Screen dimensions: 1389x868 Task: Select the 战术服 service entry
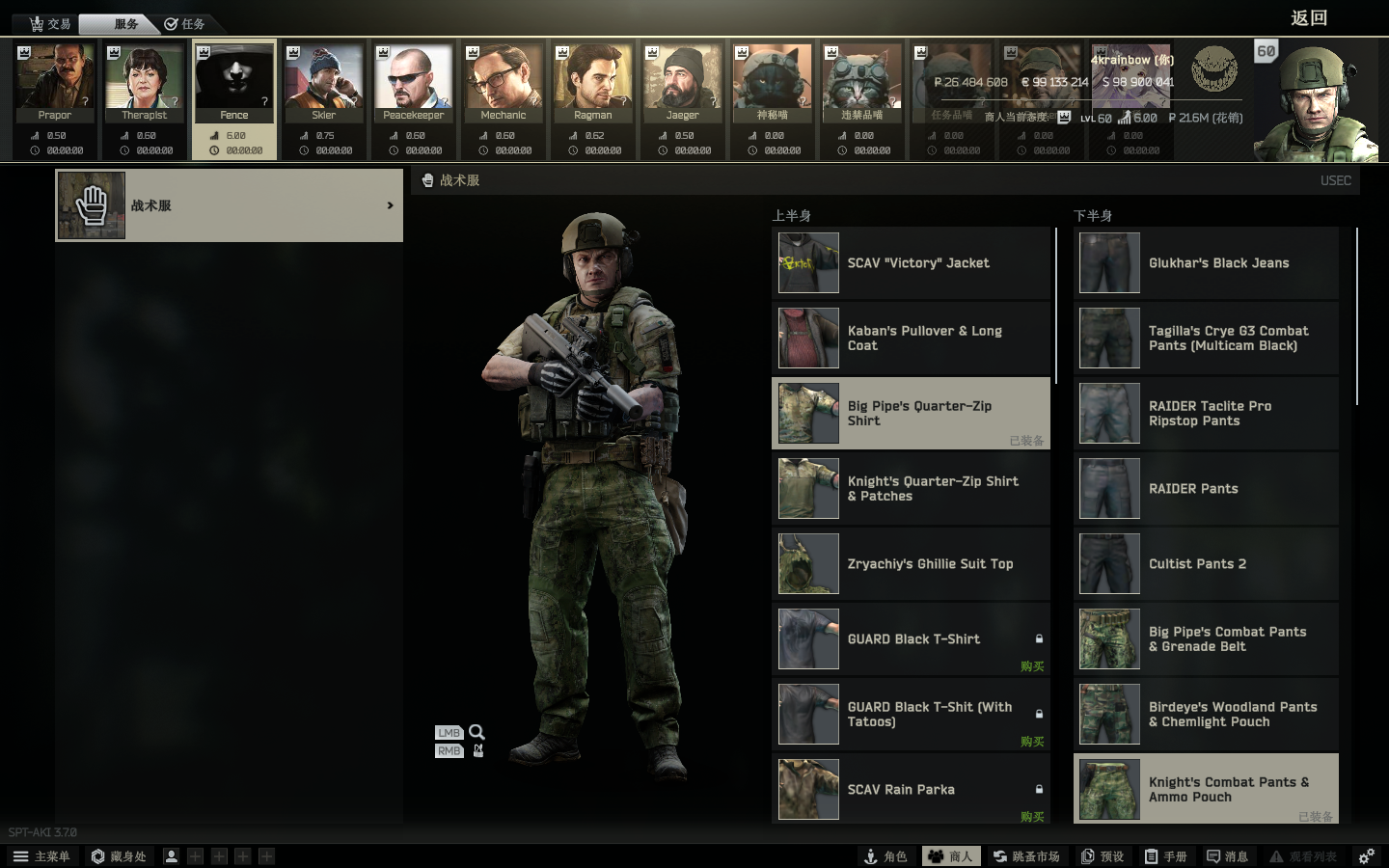(230, 205)
